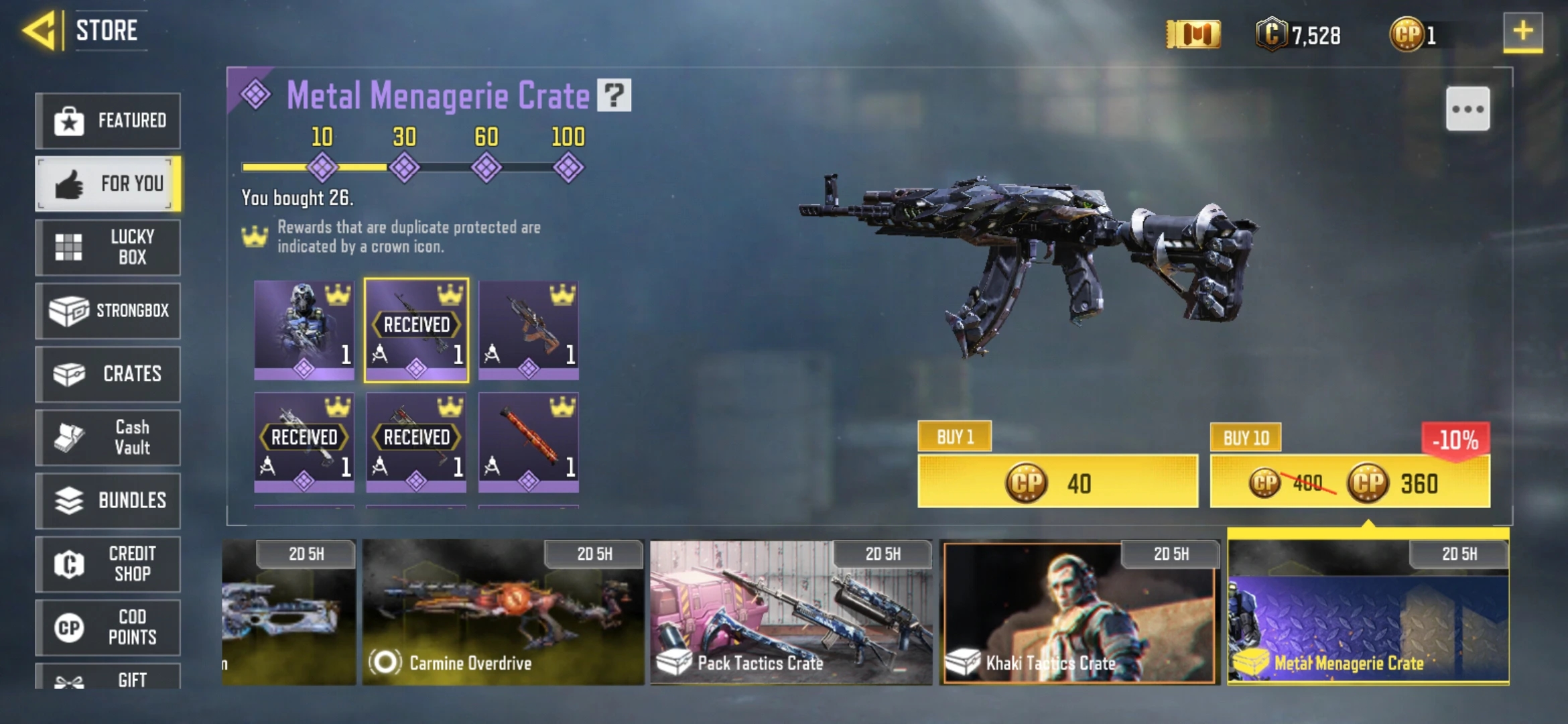
Task: Open the three-dot more options button
Action: 1467,109
